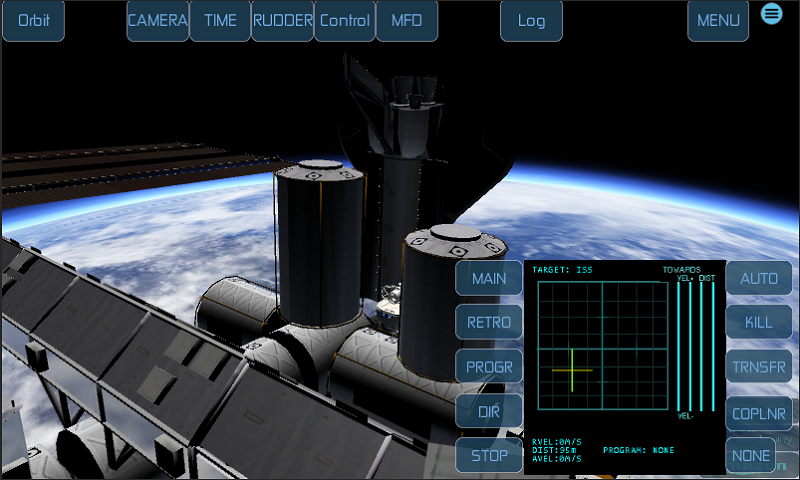Activate the MAIN engine button
800x480 pixels.
489,278
